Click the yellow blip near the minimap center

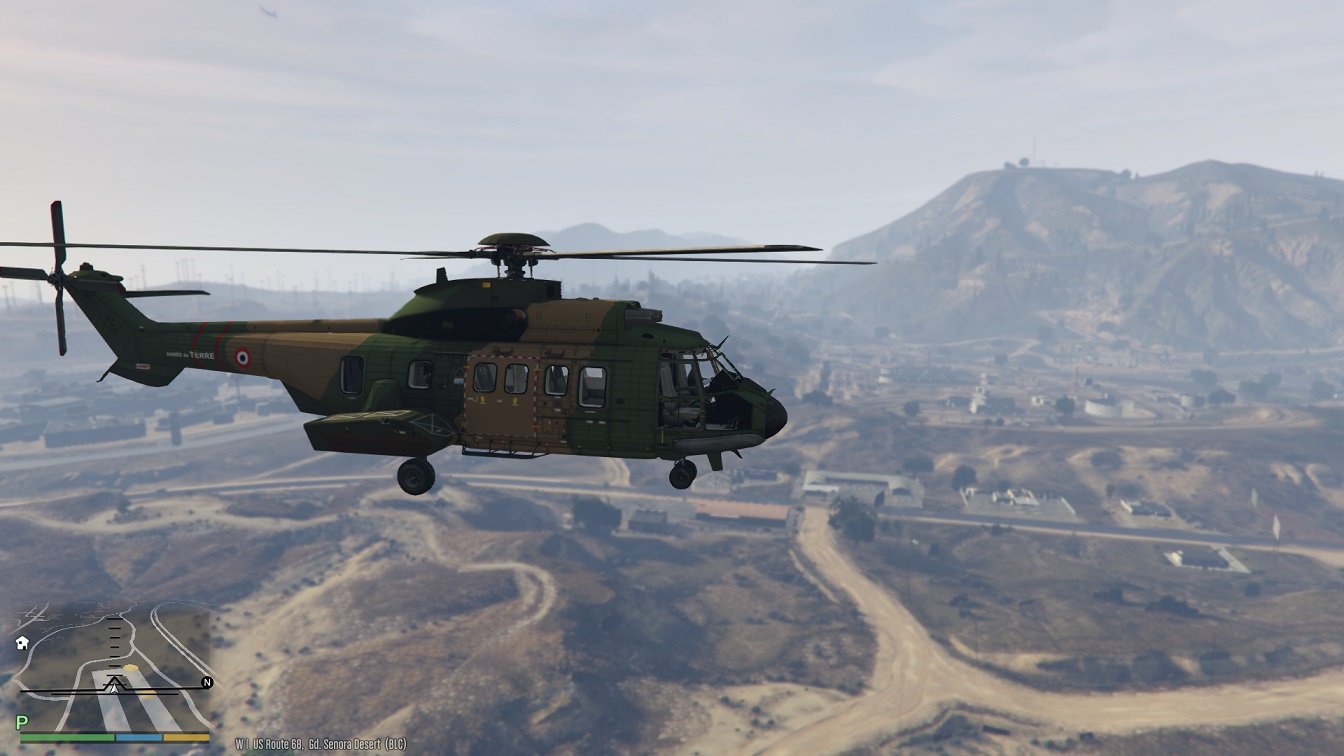tap(131, 668)
